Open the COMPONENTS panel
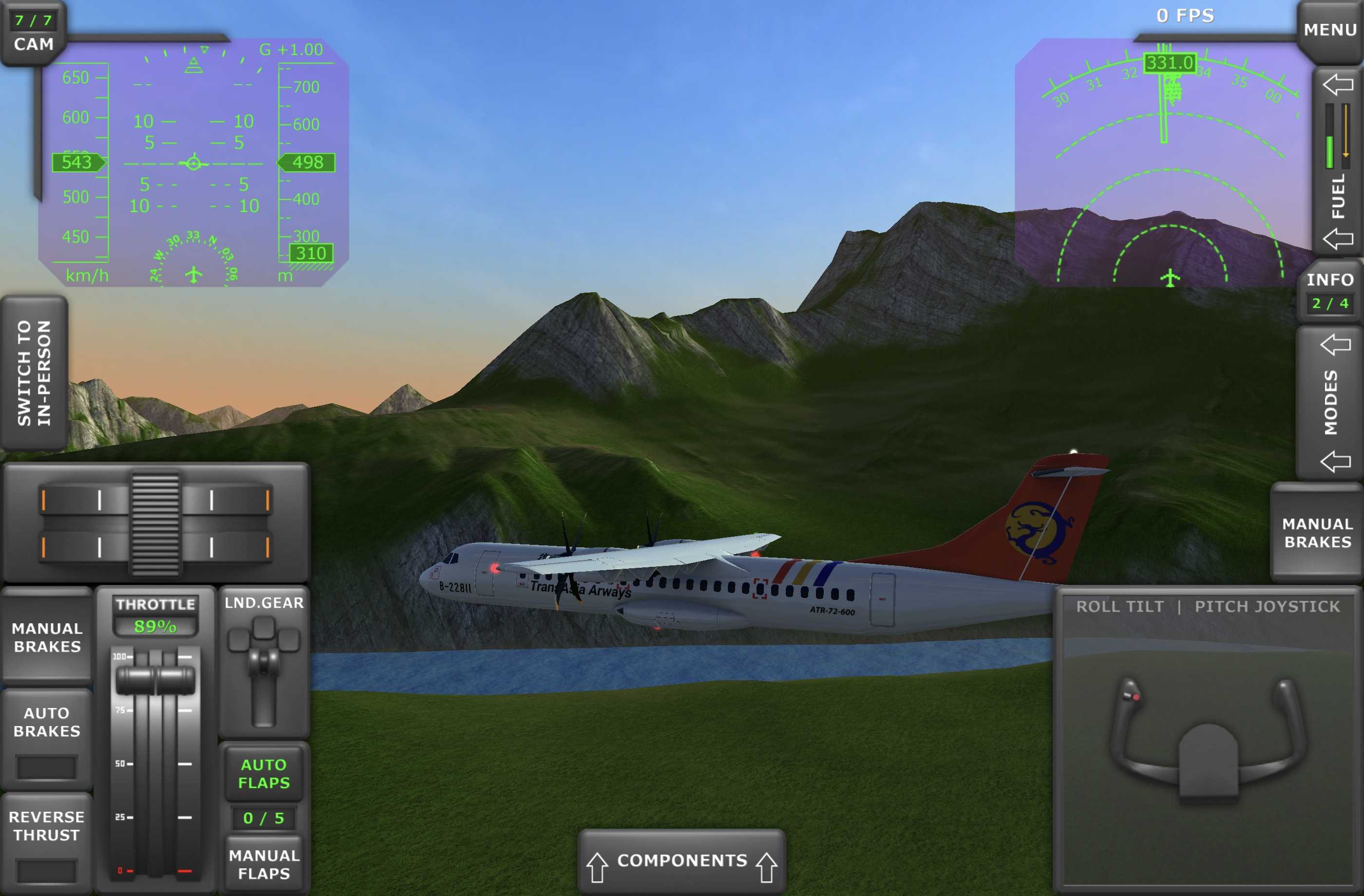Image resolution: width=1364 pixels, height=896 pixels. pos(682,860)
